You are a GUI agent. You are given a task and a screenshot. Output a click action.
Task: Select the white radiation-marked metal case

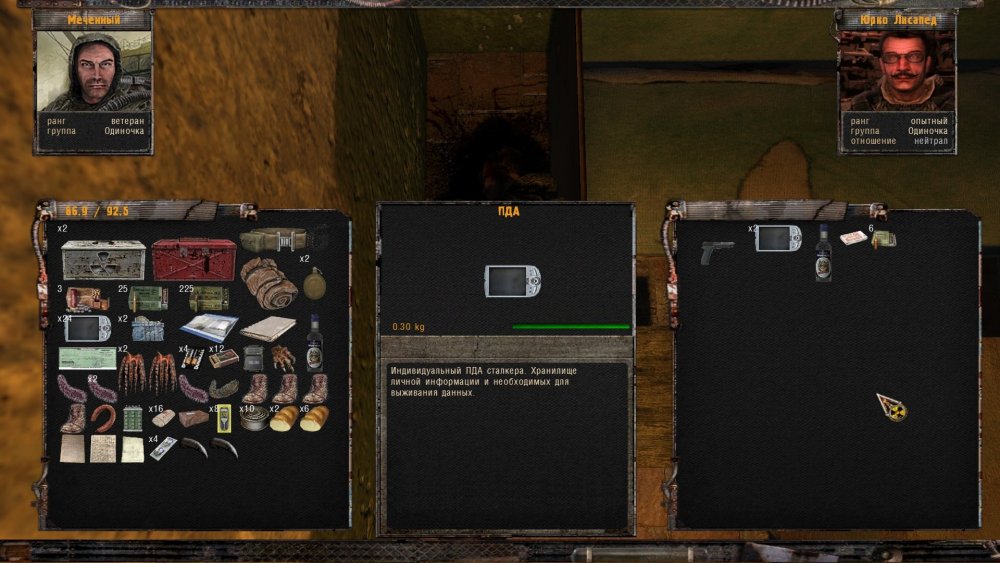click(x=102, y=261)
